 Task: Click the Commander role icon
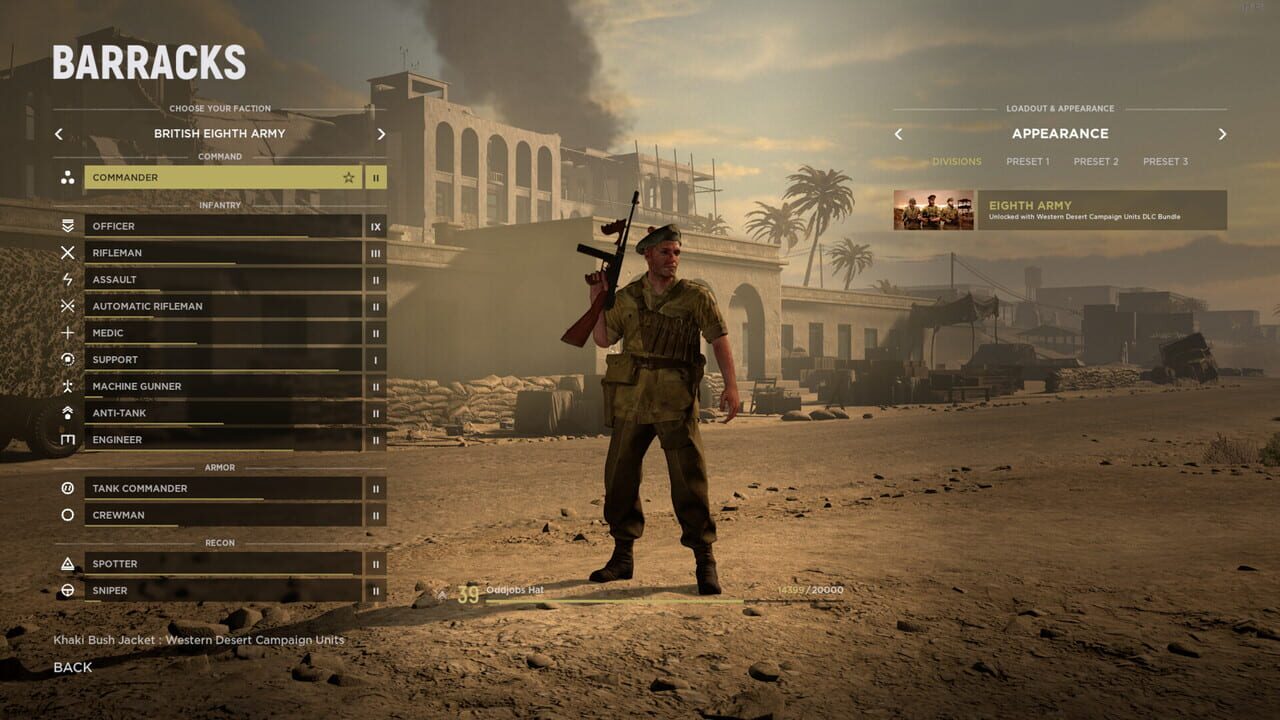pos(68,177)
